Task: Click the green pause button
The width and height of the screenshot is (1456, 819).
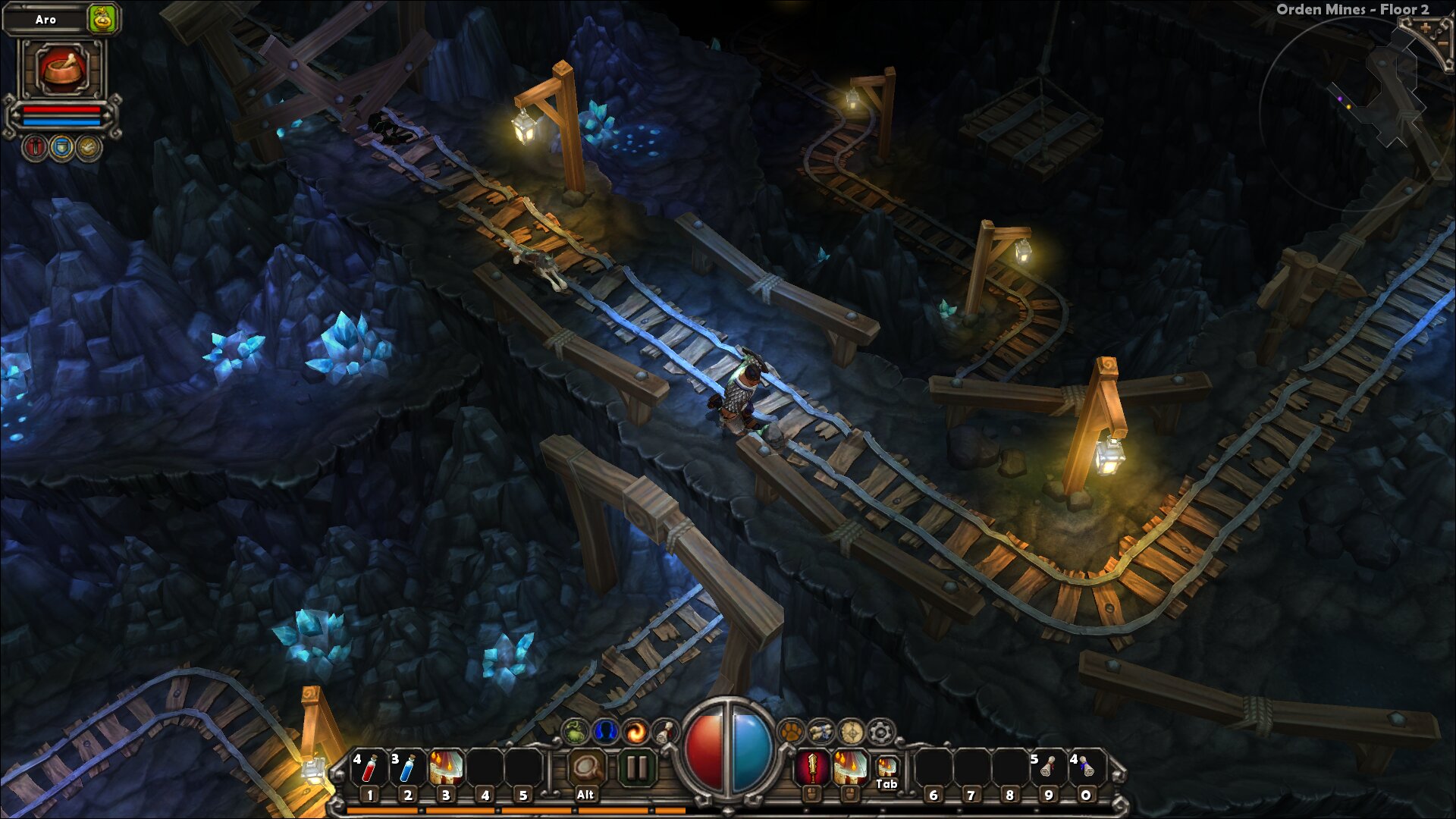Action: tap(637, 768)
